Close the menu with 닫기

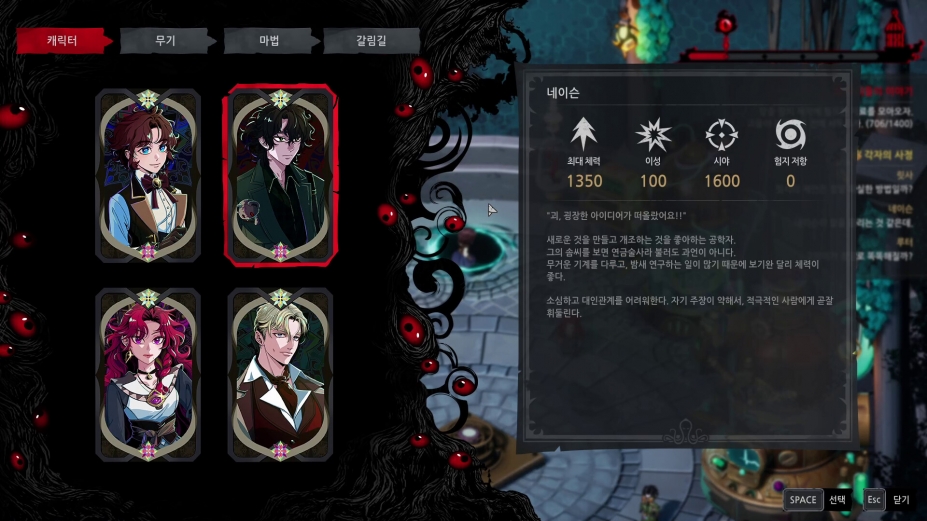tap(886, 499)
